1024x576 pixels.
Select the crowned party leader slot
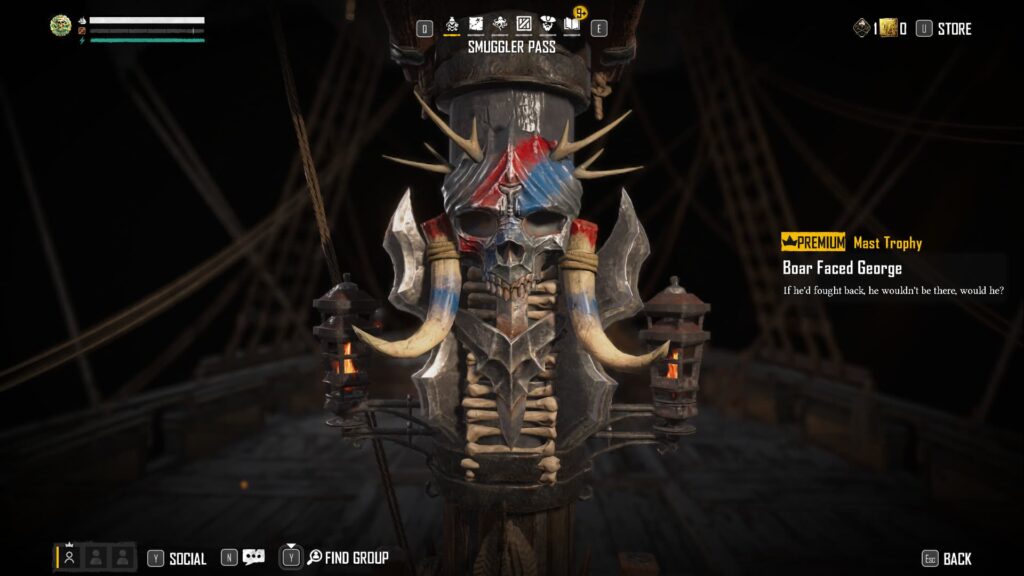(x=69, y=557)
